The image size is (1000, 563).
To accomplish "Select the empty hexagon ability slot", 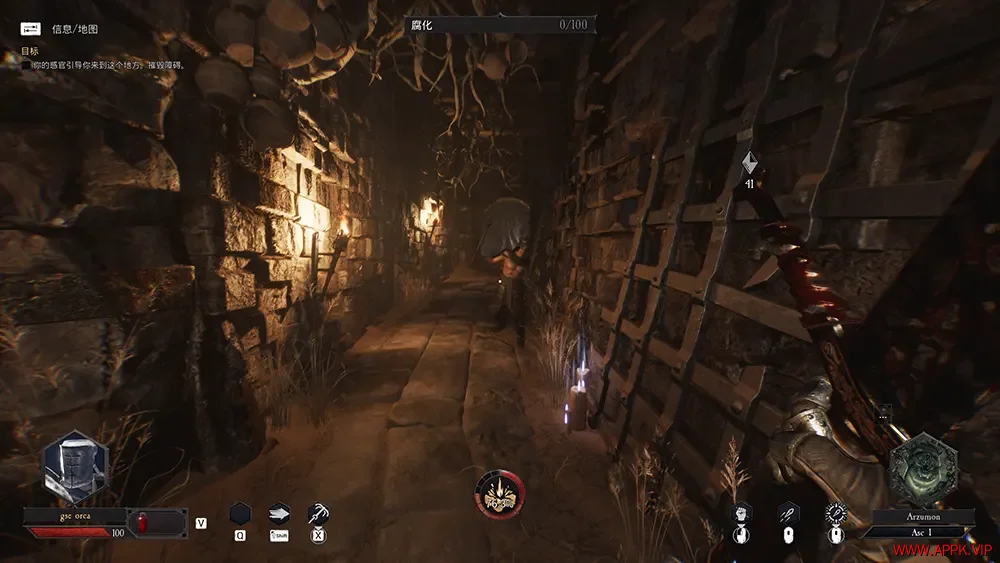I will click(240, 514).
